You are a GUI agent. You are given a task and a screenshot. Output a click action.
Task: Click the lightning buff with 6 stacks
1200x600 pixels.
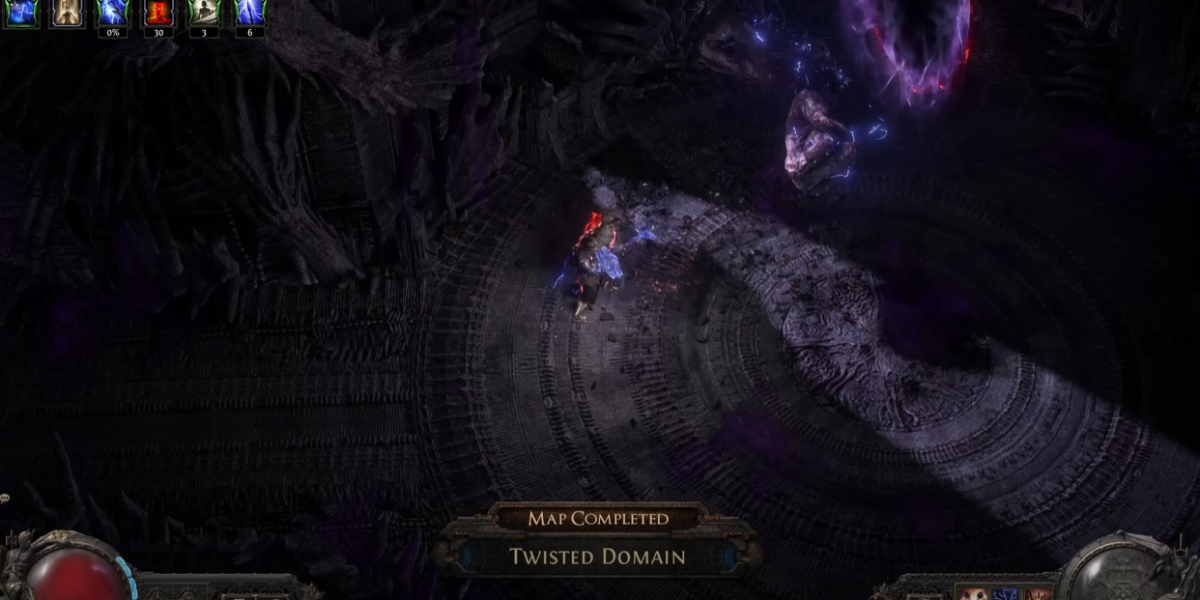tap(249, 12)
